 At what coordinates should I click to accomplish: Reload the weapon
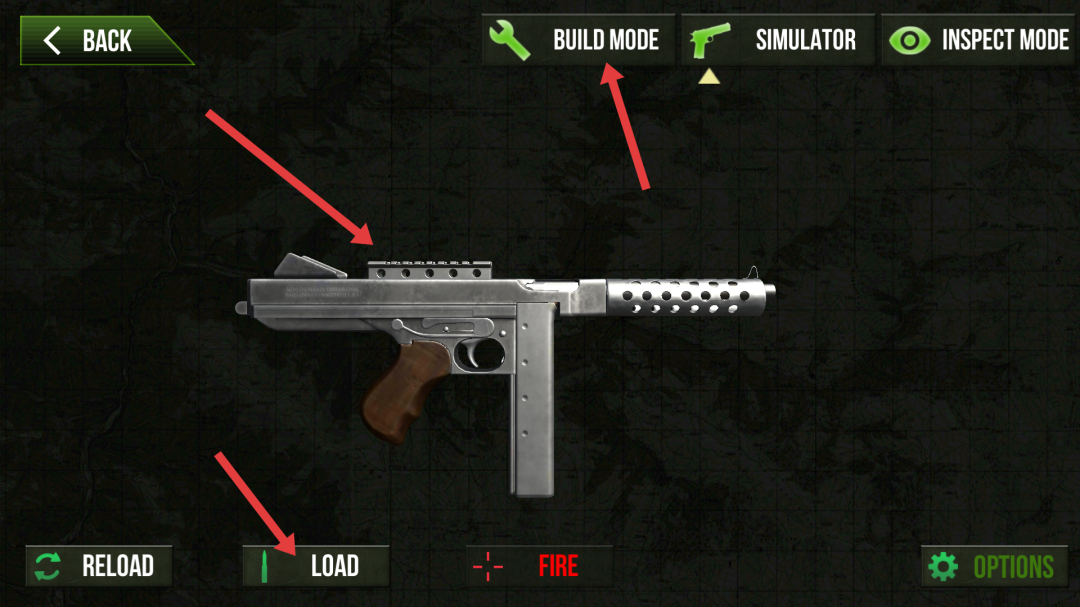click(99, 566)
